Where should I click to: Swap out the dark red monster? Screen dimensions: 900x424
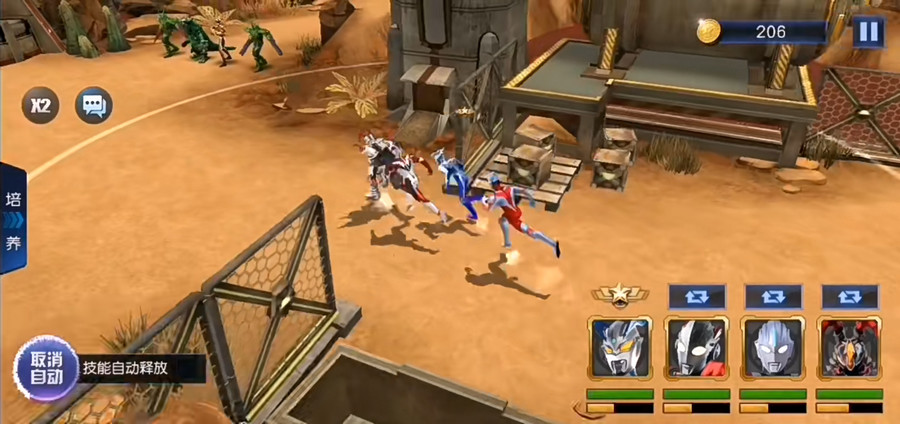[x=849, y=297]
